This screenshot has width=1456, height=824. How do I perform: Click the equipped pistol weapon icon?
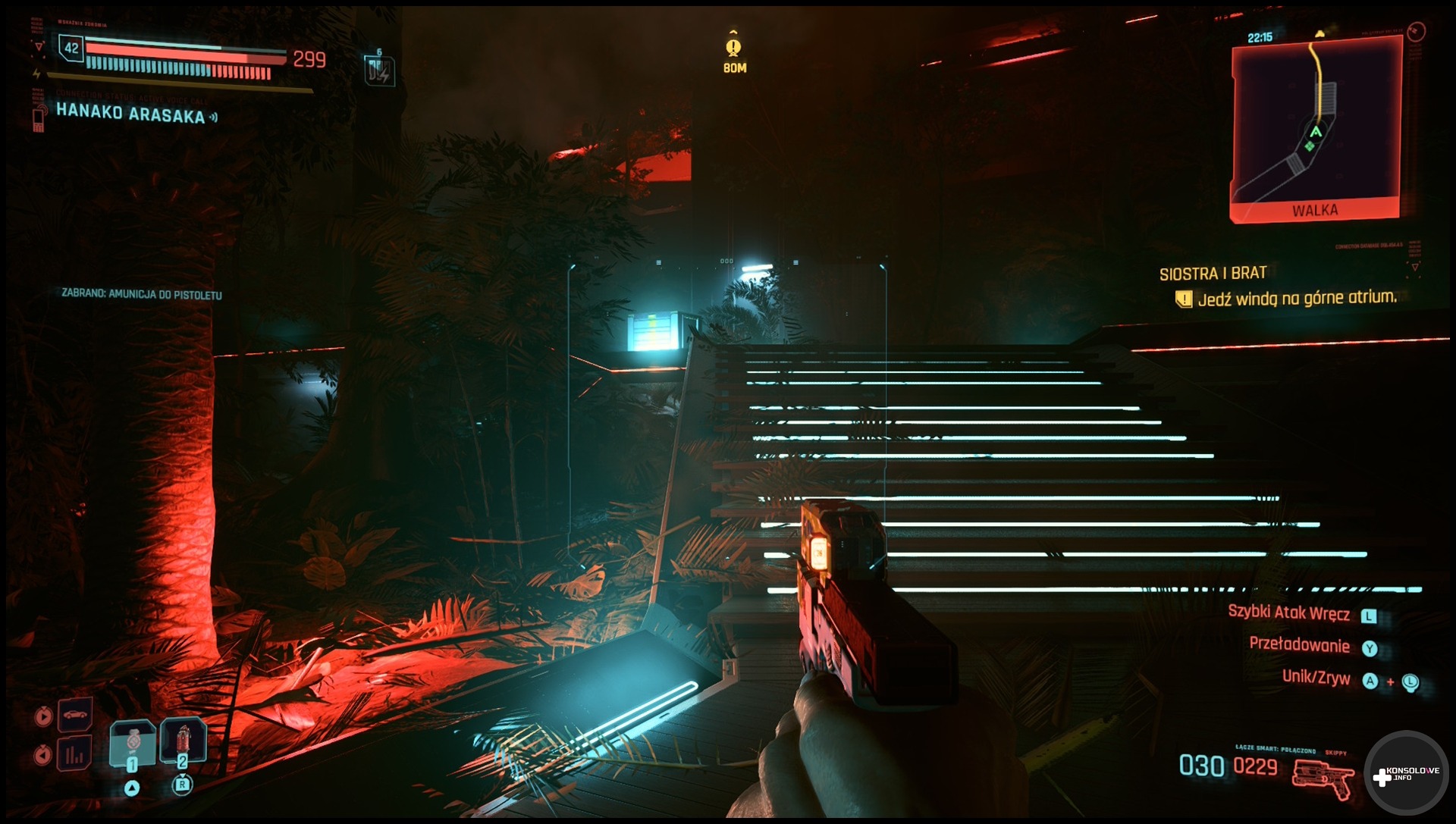pyautogui.click(x=1323, y=778)
